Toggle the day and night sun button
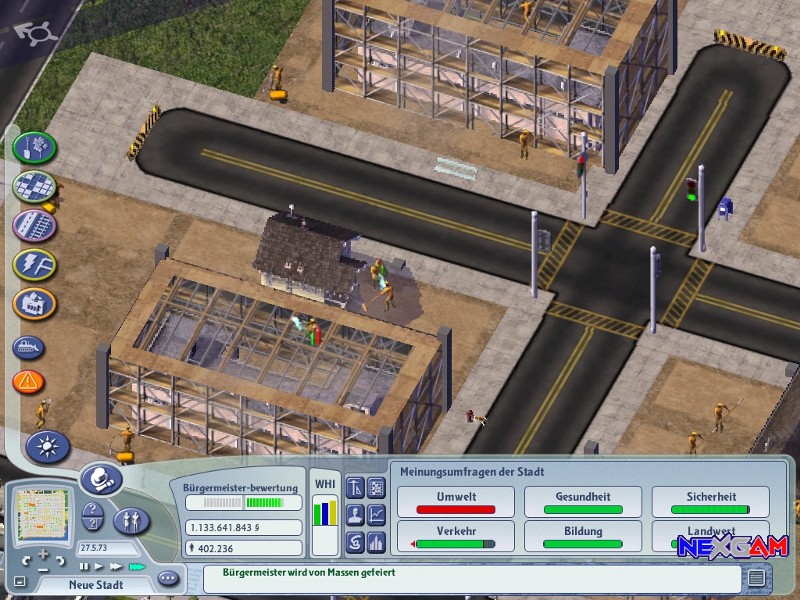The width and height of the screenshot is (800, 600). 47,445
